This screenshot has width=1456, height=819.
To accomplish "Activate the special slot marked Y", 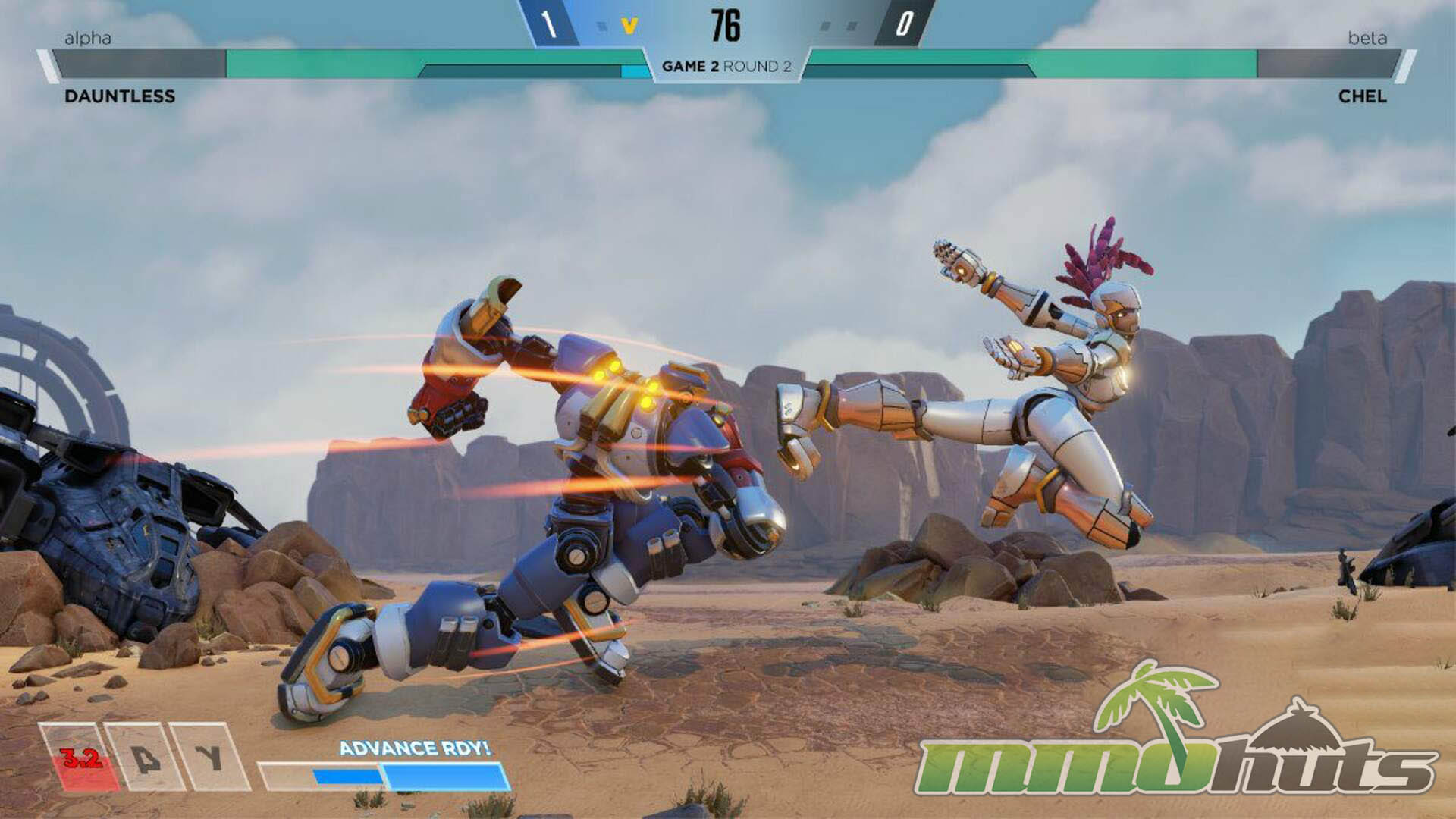I will pyautogui.click(x=209, y=758).
